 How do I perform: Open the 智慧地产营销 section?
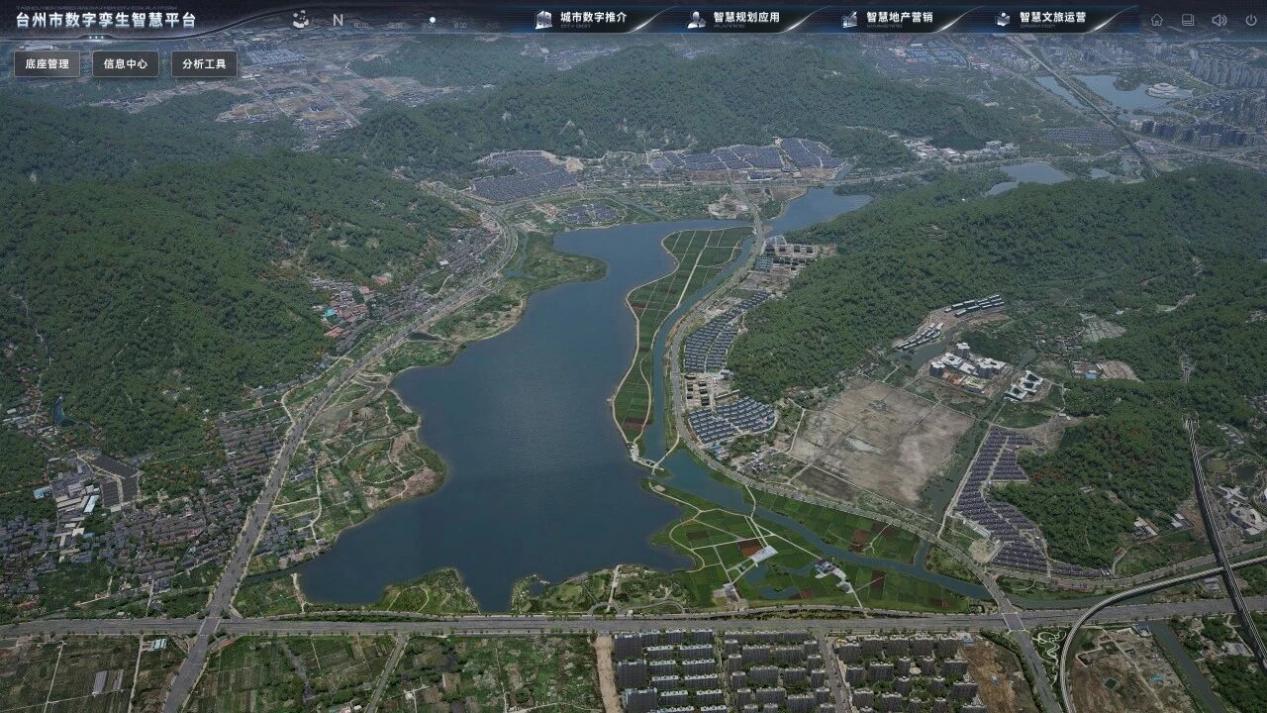pyautogui.click(x=888, y=18)
